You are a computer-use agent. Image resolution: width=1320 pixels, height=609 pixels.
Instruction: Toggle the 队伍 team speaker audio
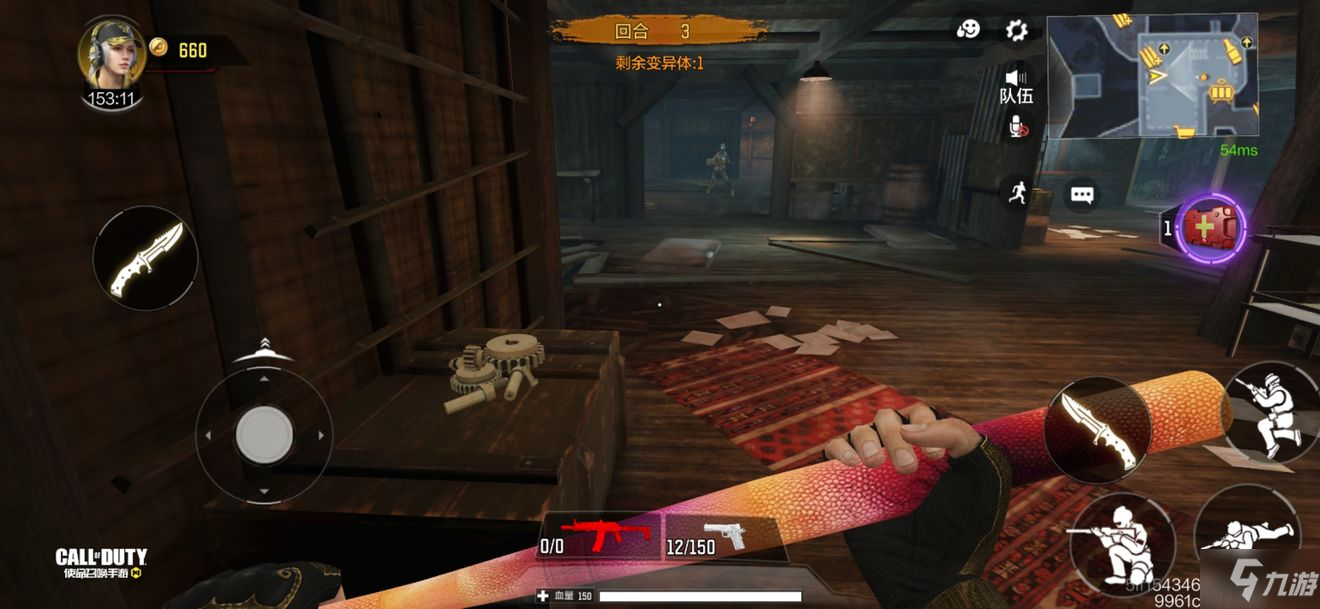pos(1016,84)
